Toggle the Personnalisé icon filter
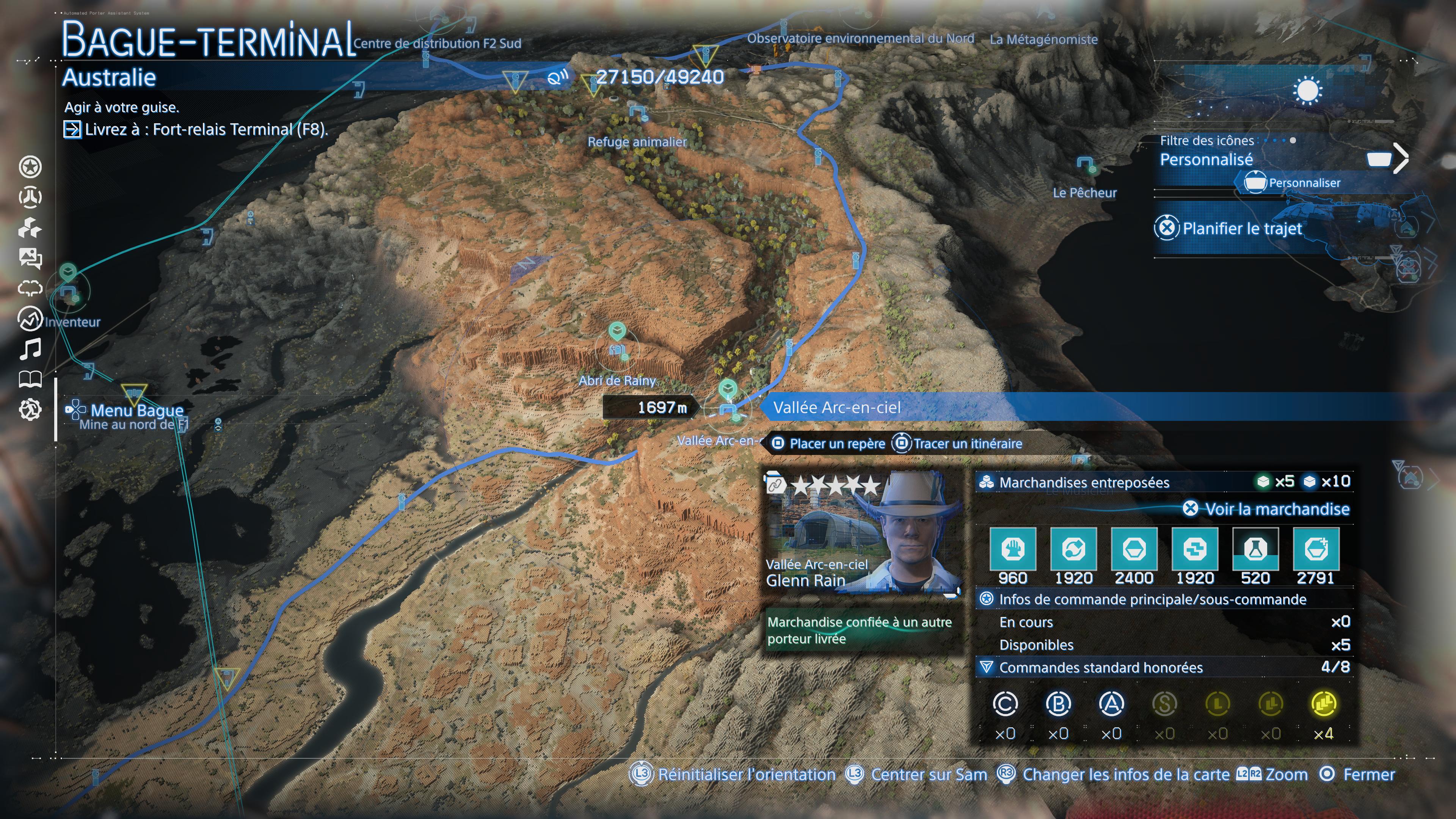 click(1206, 160)
